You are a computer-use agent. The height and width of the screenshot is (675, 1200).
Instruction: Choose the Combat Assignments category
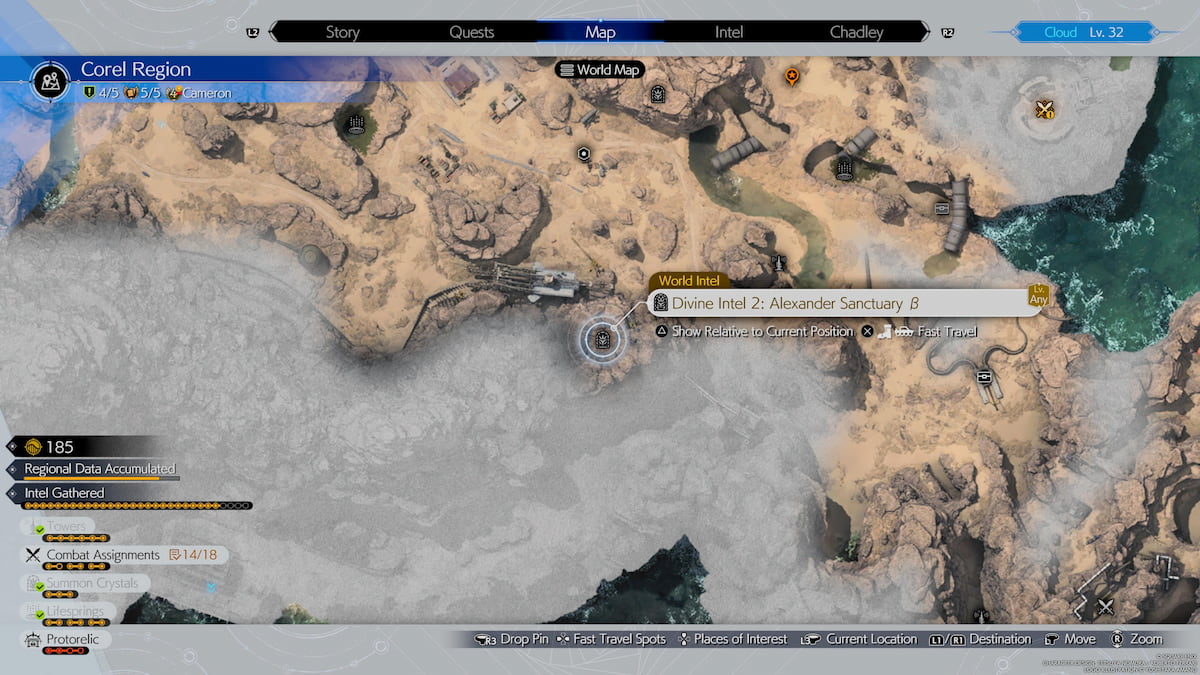pyautogui.click(x=103, y=555)
